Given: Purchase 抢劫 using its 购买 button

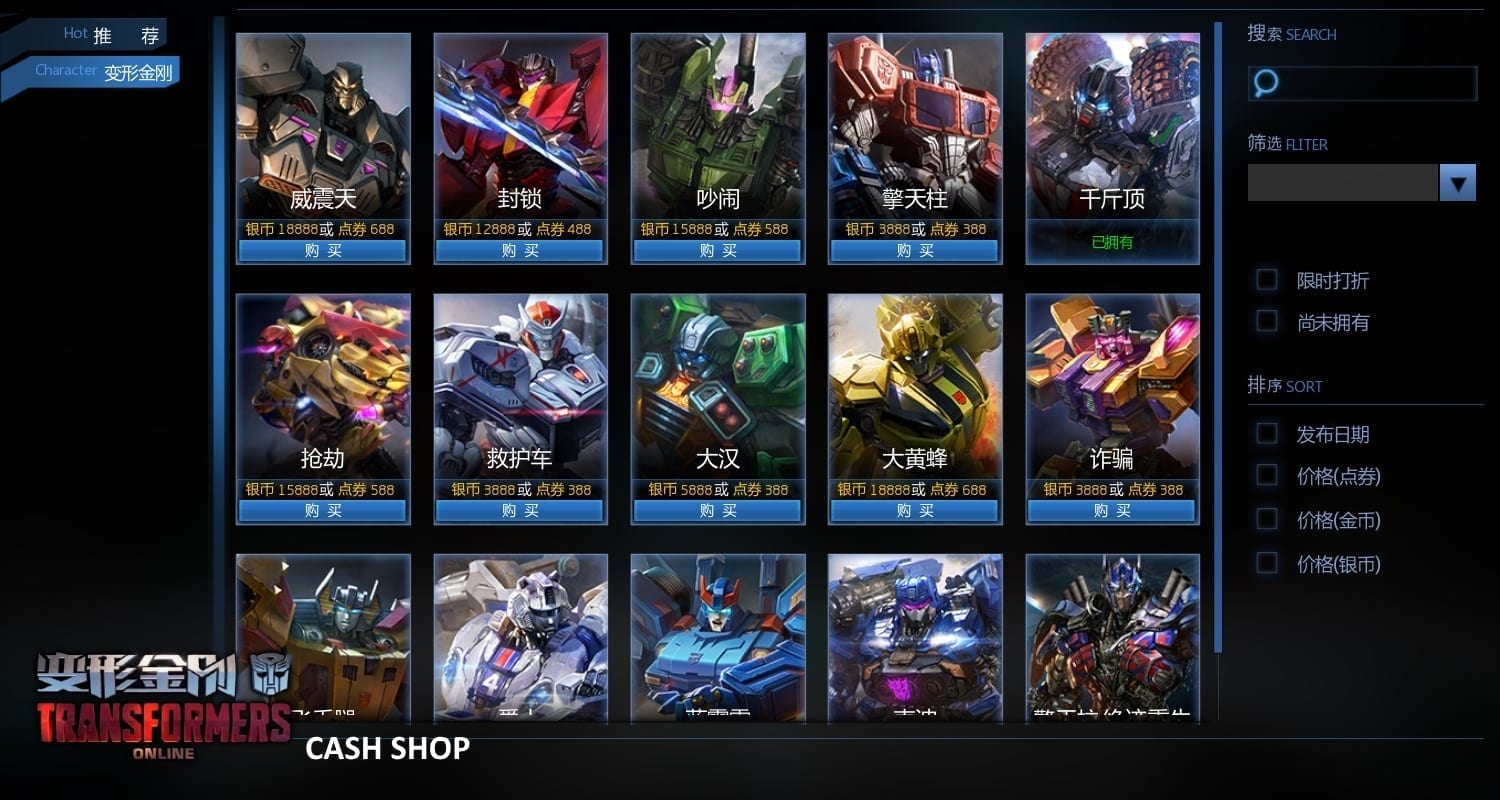Looking at the screenshot, I should click(322, 511).
